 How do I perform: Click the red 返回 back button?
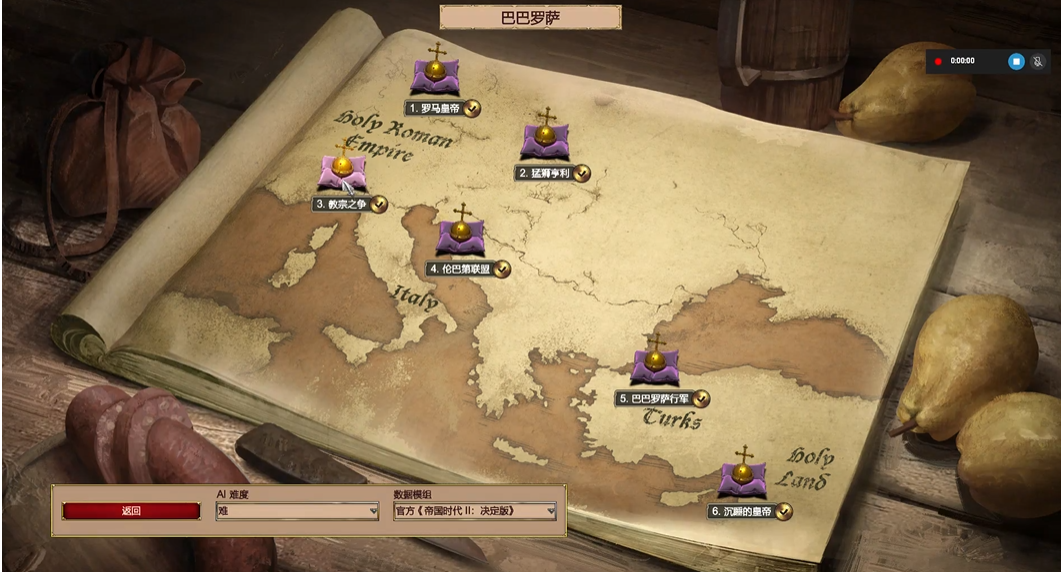point(131,511)
